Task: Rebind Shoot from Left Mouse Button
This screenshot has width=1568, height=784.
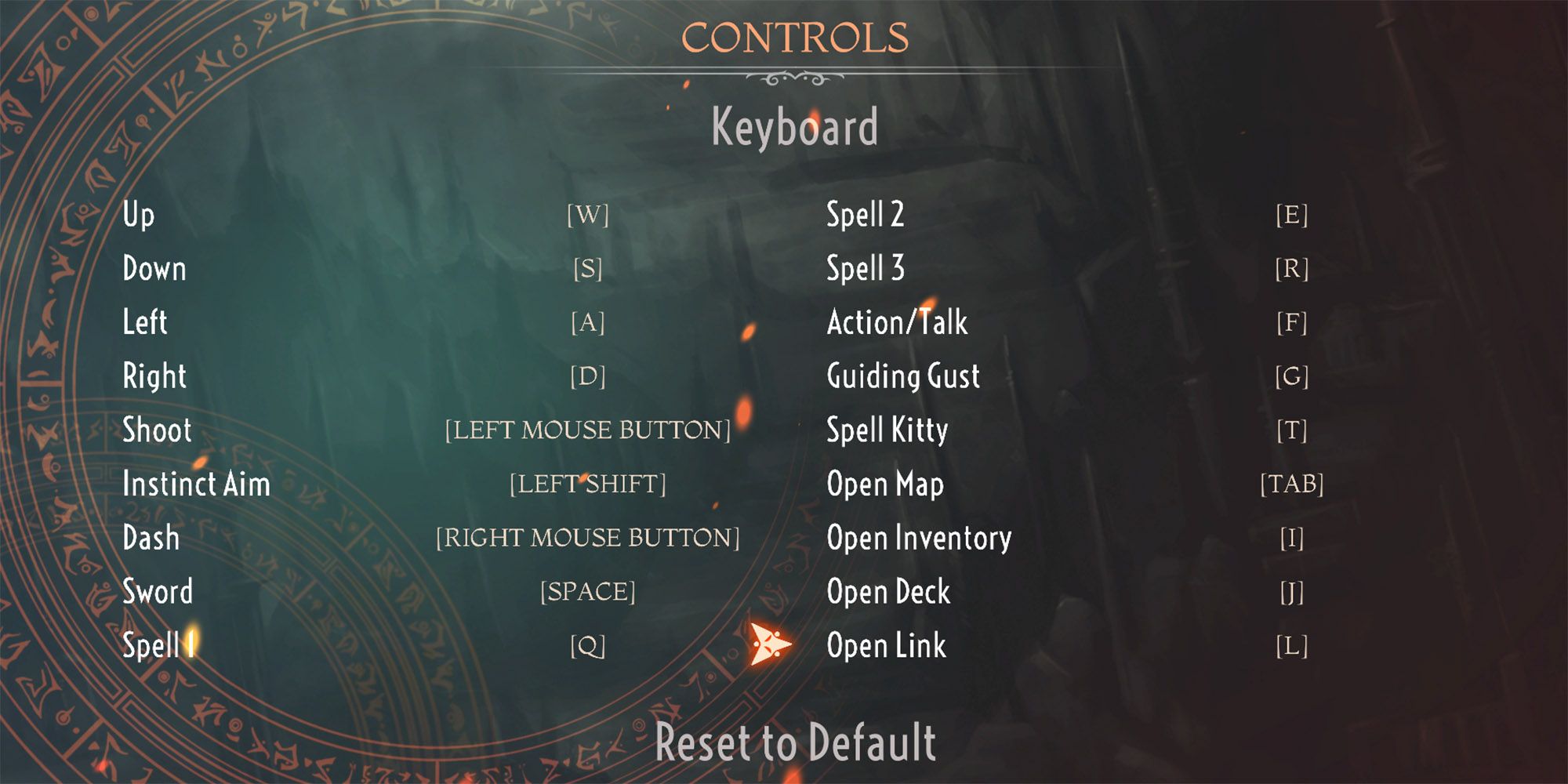Action: tap(588, 430)
